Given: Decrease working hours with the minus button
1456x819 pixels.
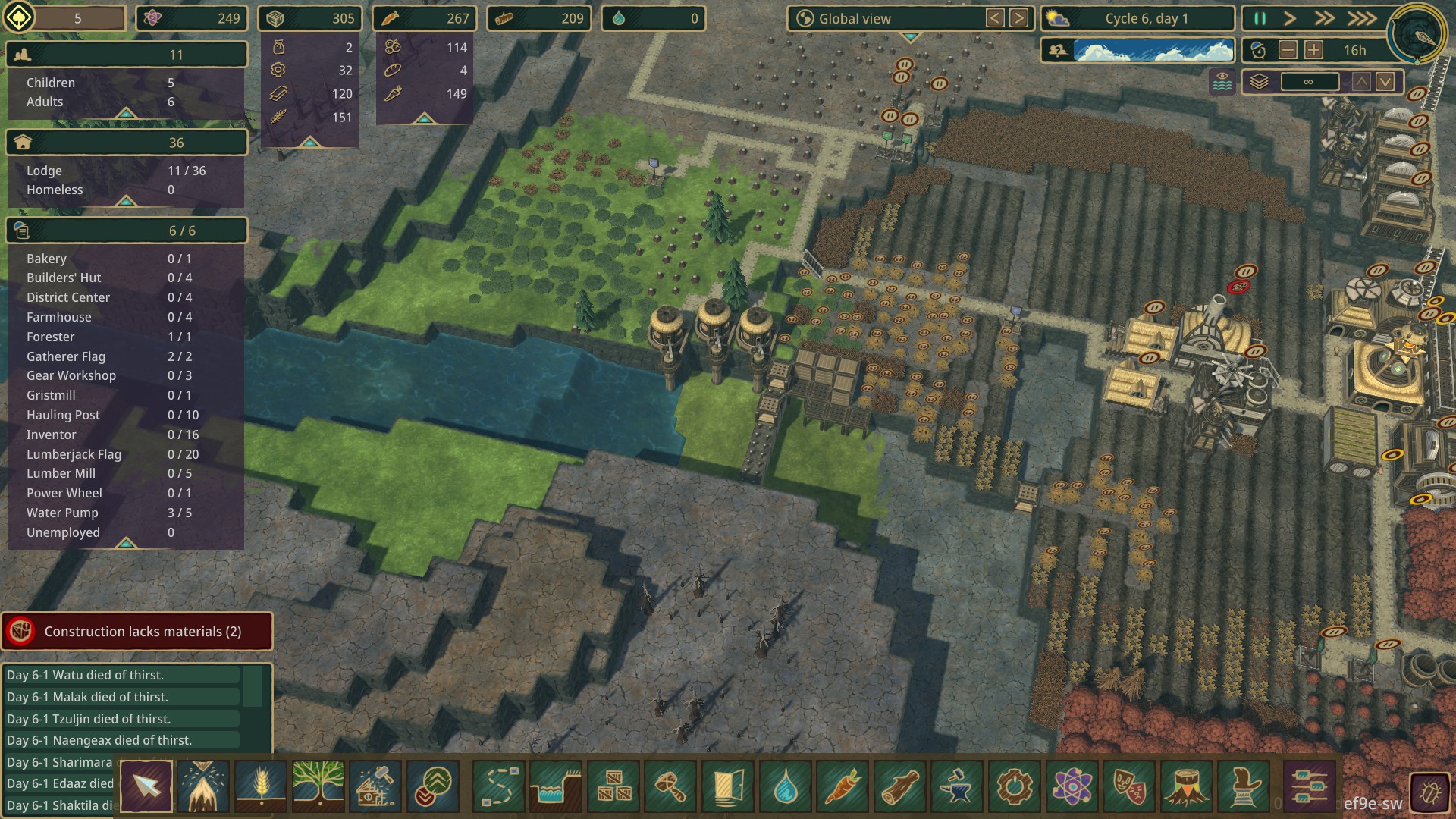Looking at the screenshot, I should coord(1288,51).
